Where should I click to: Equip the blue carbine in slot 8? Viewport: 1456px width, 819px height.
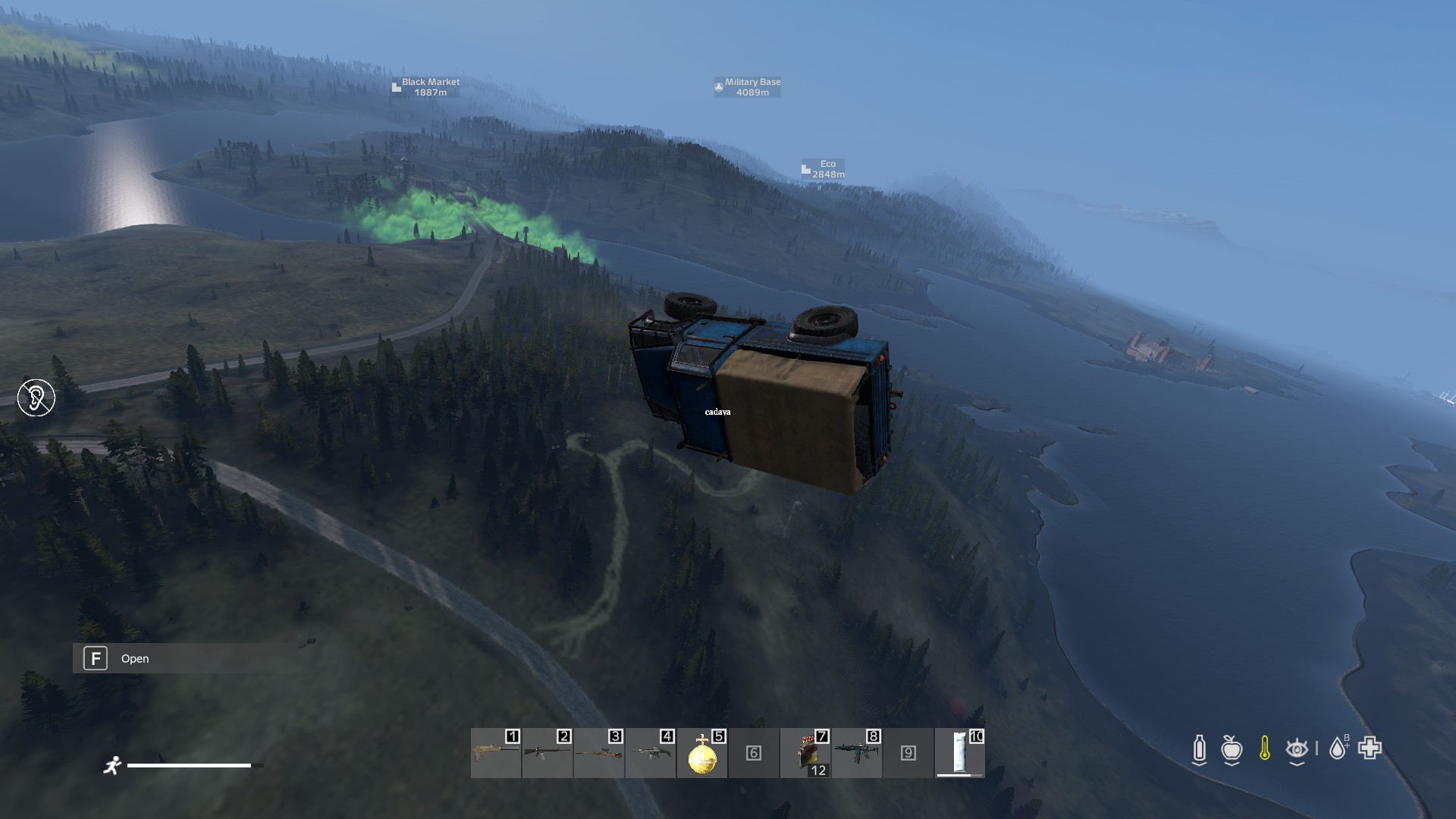[x=857, y=753]
